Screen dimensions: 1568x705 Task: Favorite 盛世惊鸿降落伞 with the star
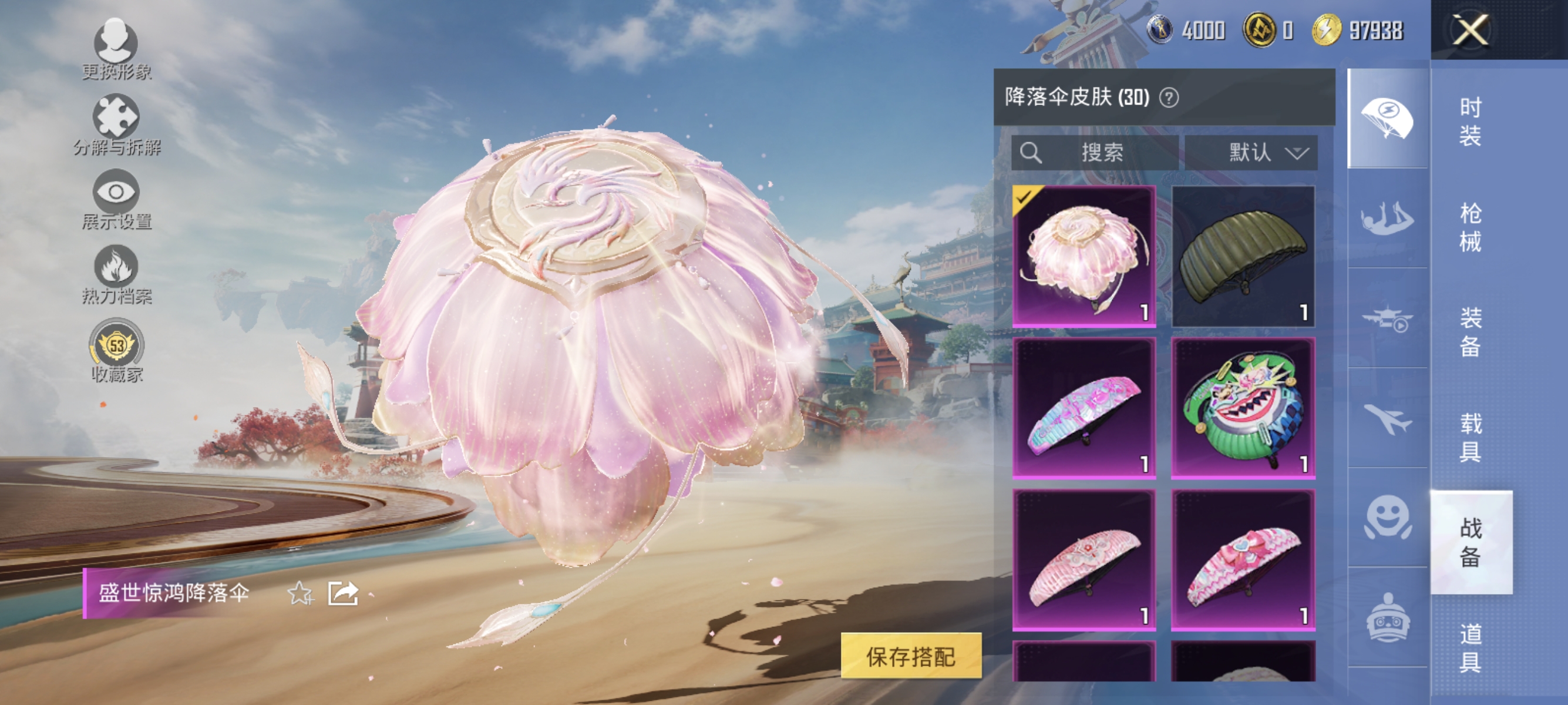300,593
